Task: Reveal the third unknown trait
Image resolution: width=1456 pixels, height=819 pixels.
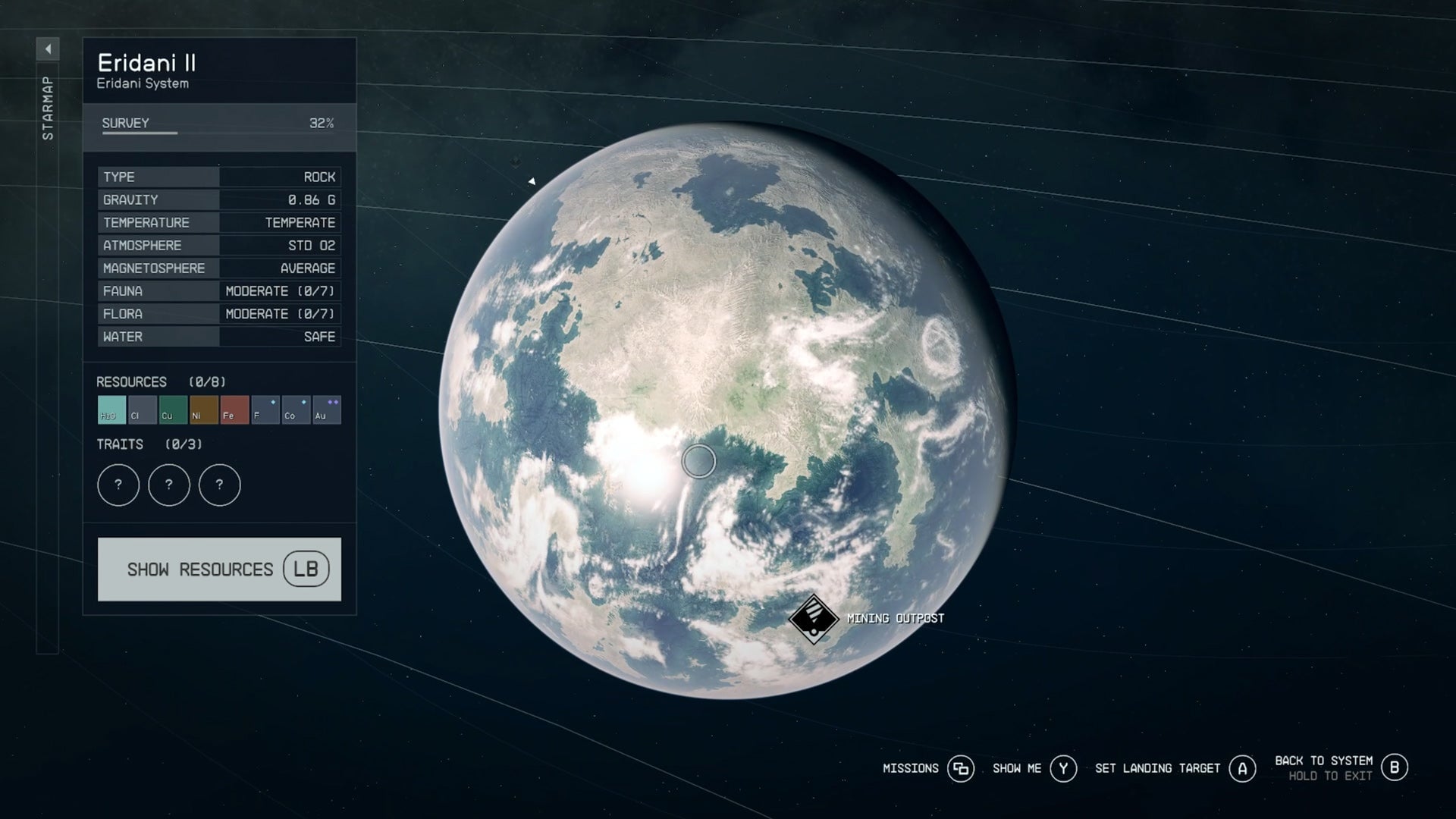Action: (220, 485)
